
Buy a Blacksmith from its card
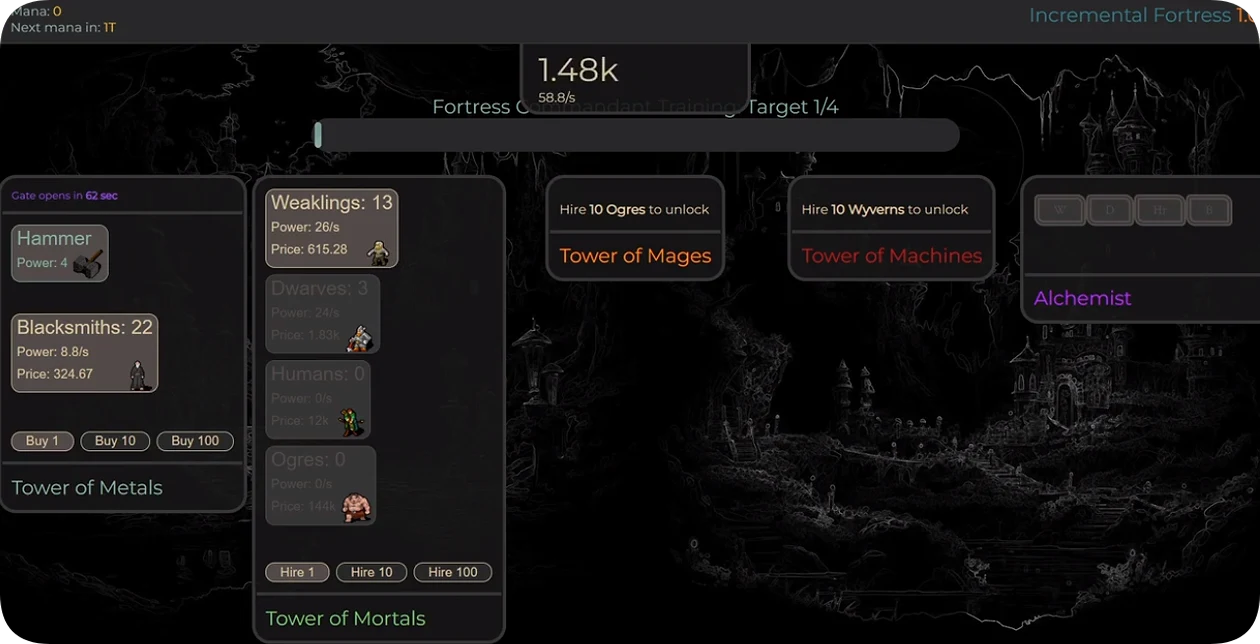click(85, 353)
